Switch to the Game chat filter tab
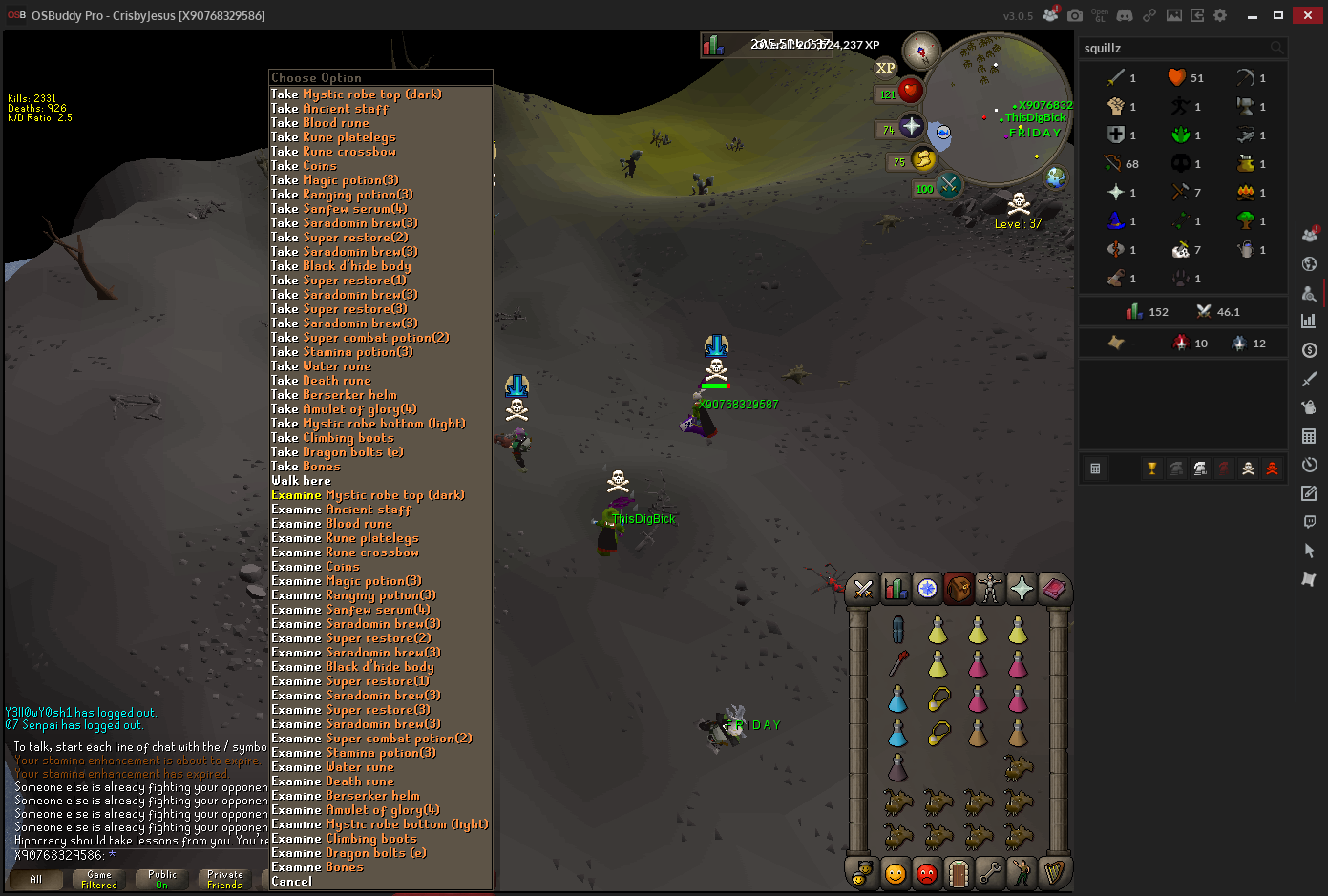 tap(99, 880)
